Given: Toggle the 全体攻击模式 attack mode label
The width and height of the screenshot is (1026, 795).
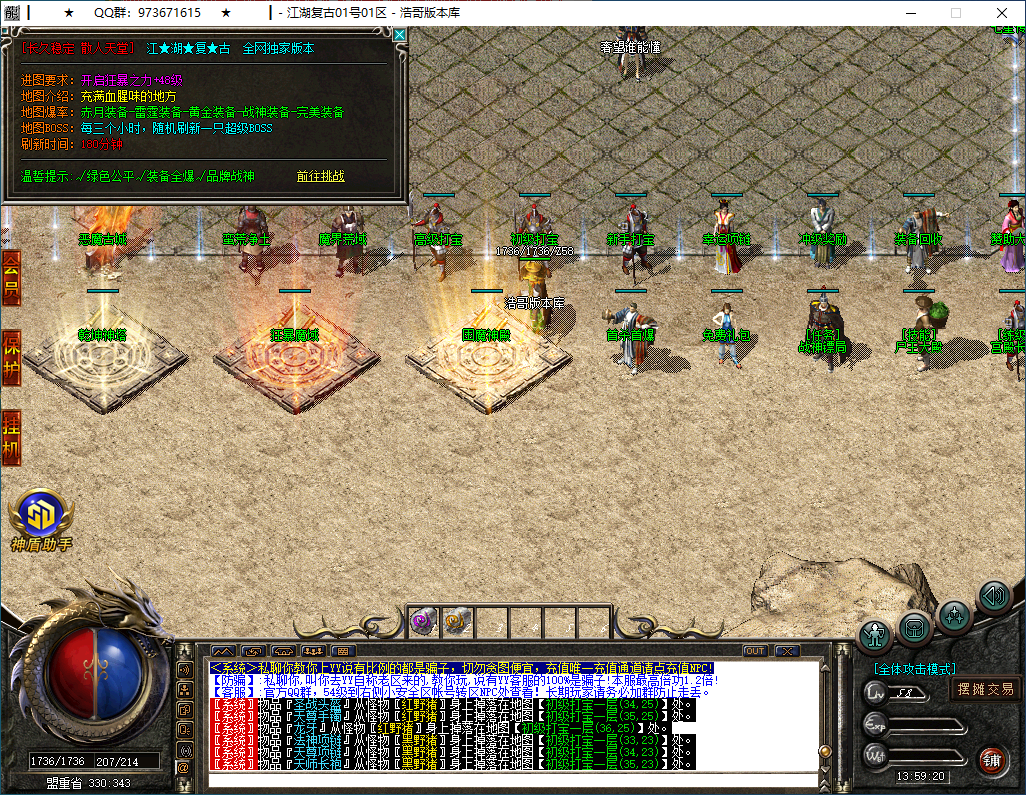Looking at the screenshot, I should [914, 669].
